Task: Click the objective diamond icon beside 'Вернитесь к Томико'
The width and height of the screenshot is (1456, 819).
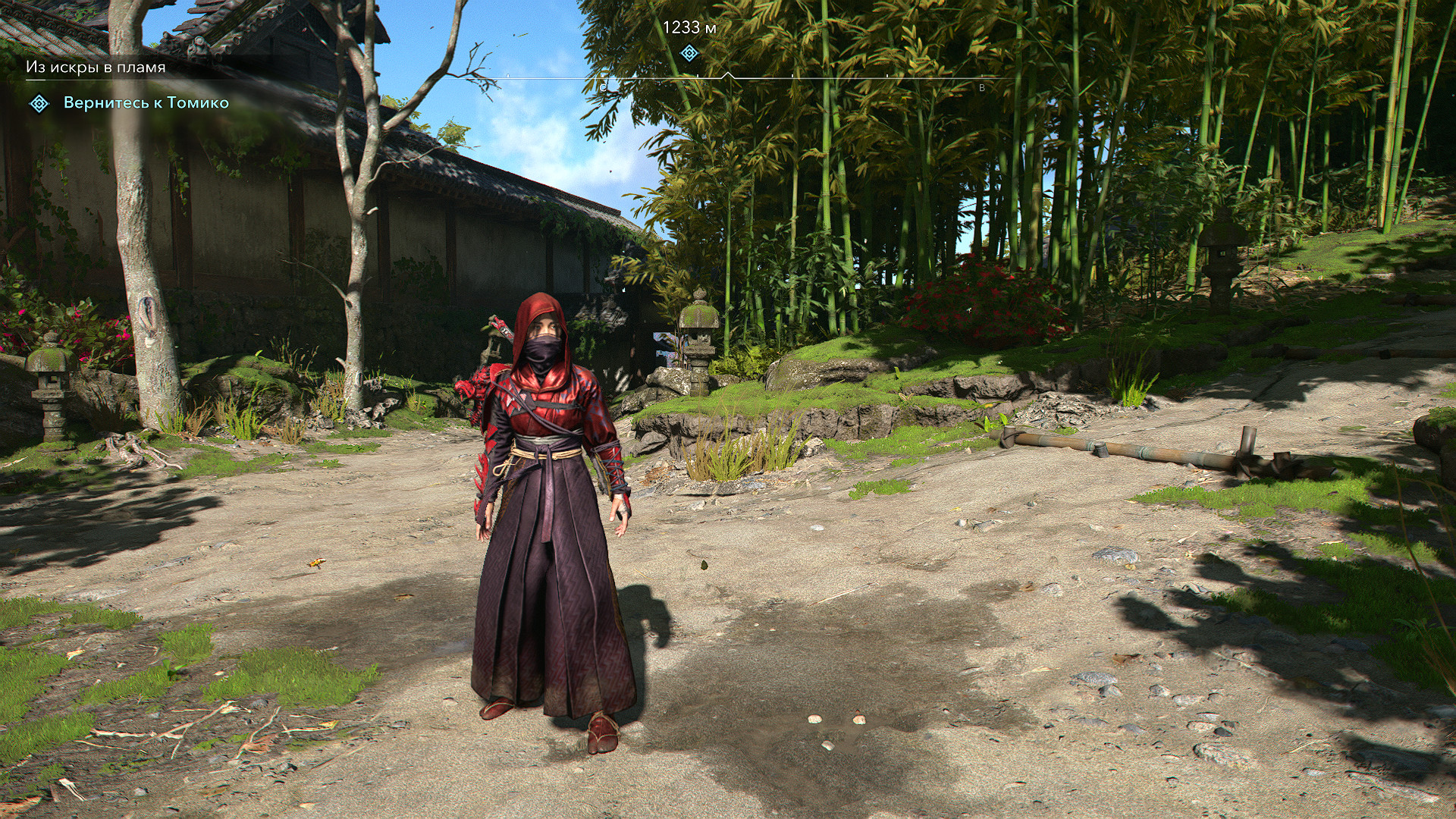Action: pyautogui.click(x=39, y=103)
